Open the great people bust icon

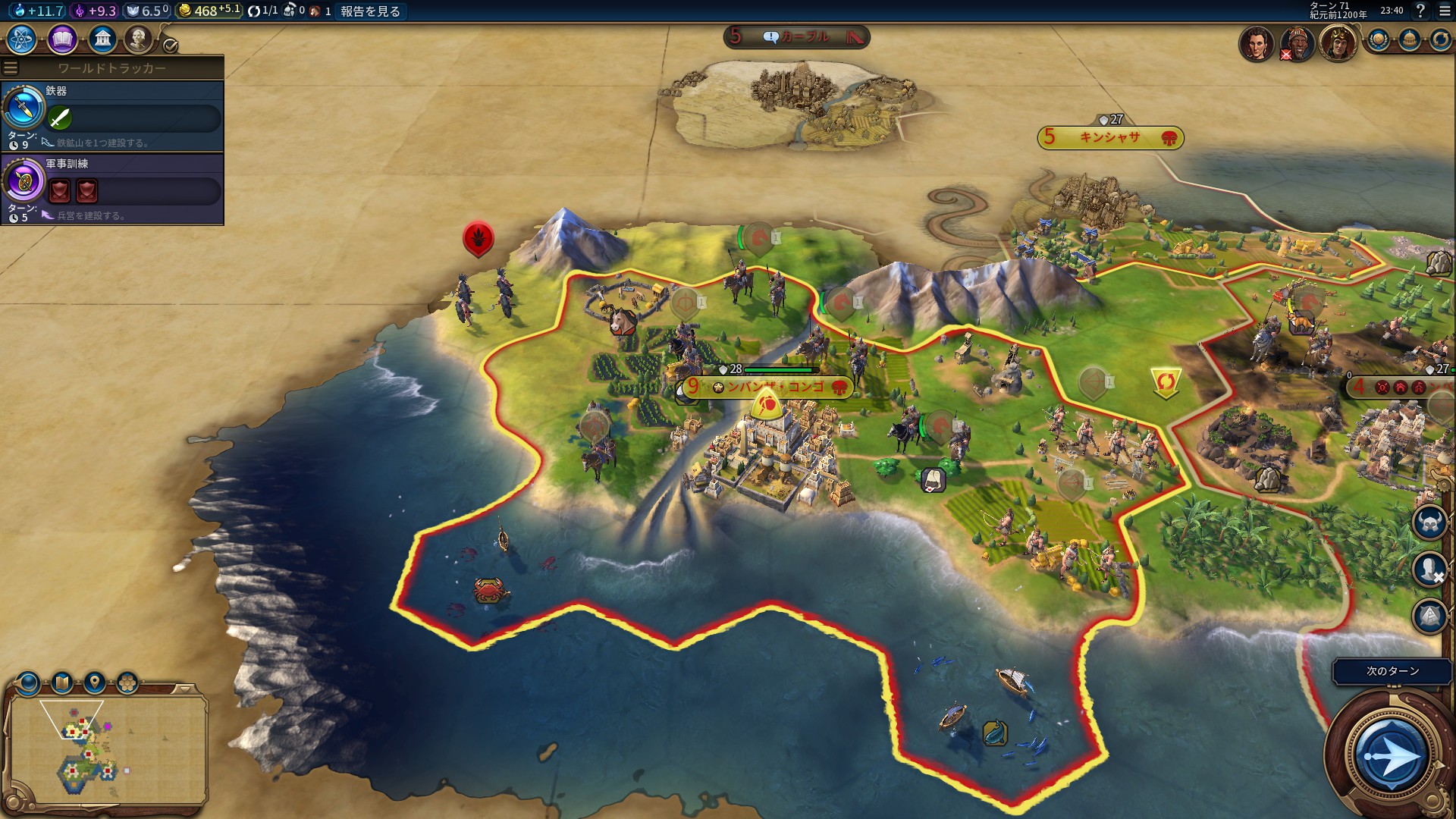coord(138,39)
